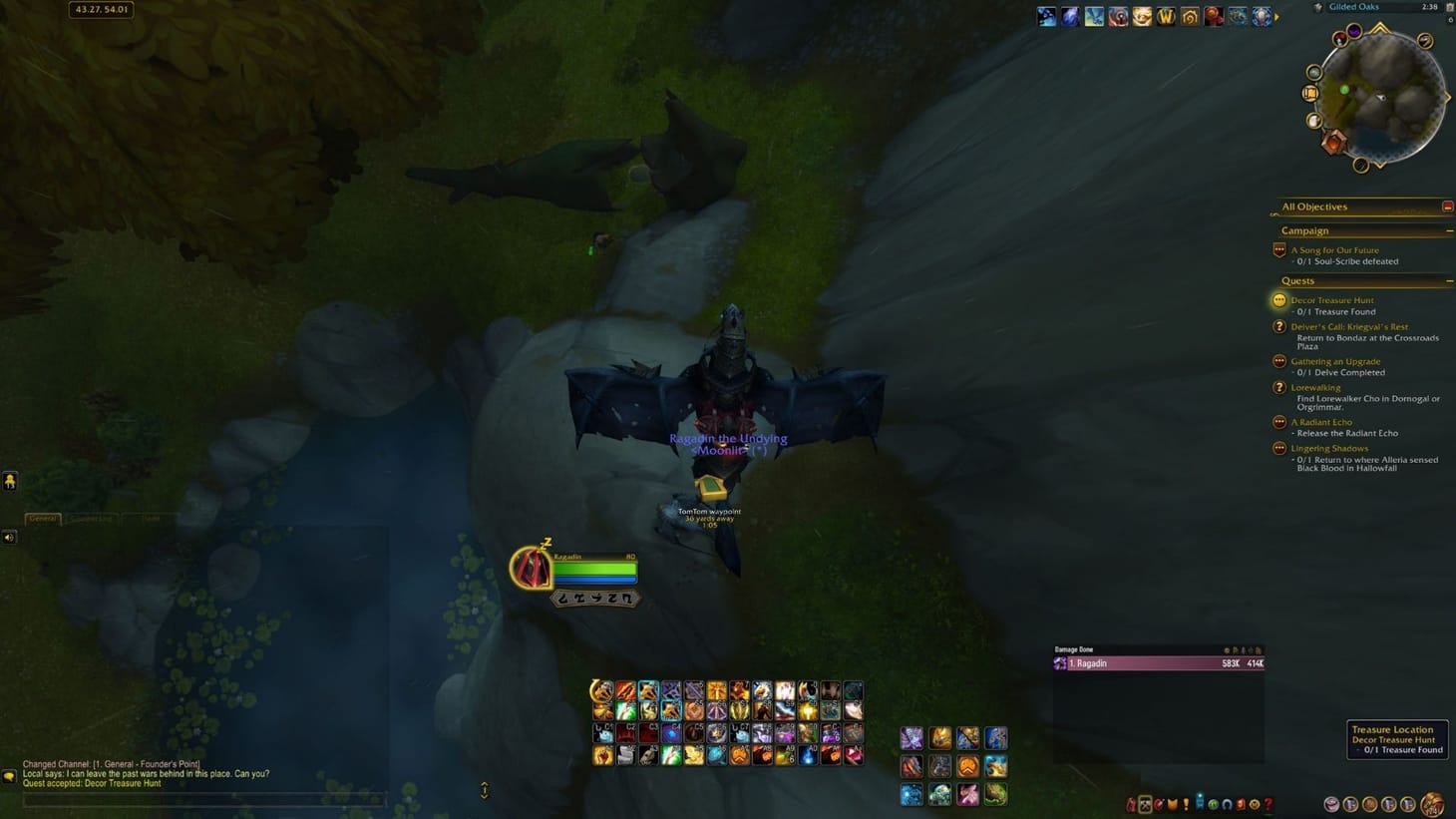This screenshot has height=819, width=1456.
Task: Select the General chat tab
Action: pos(43,519)
